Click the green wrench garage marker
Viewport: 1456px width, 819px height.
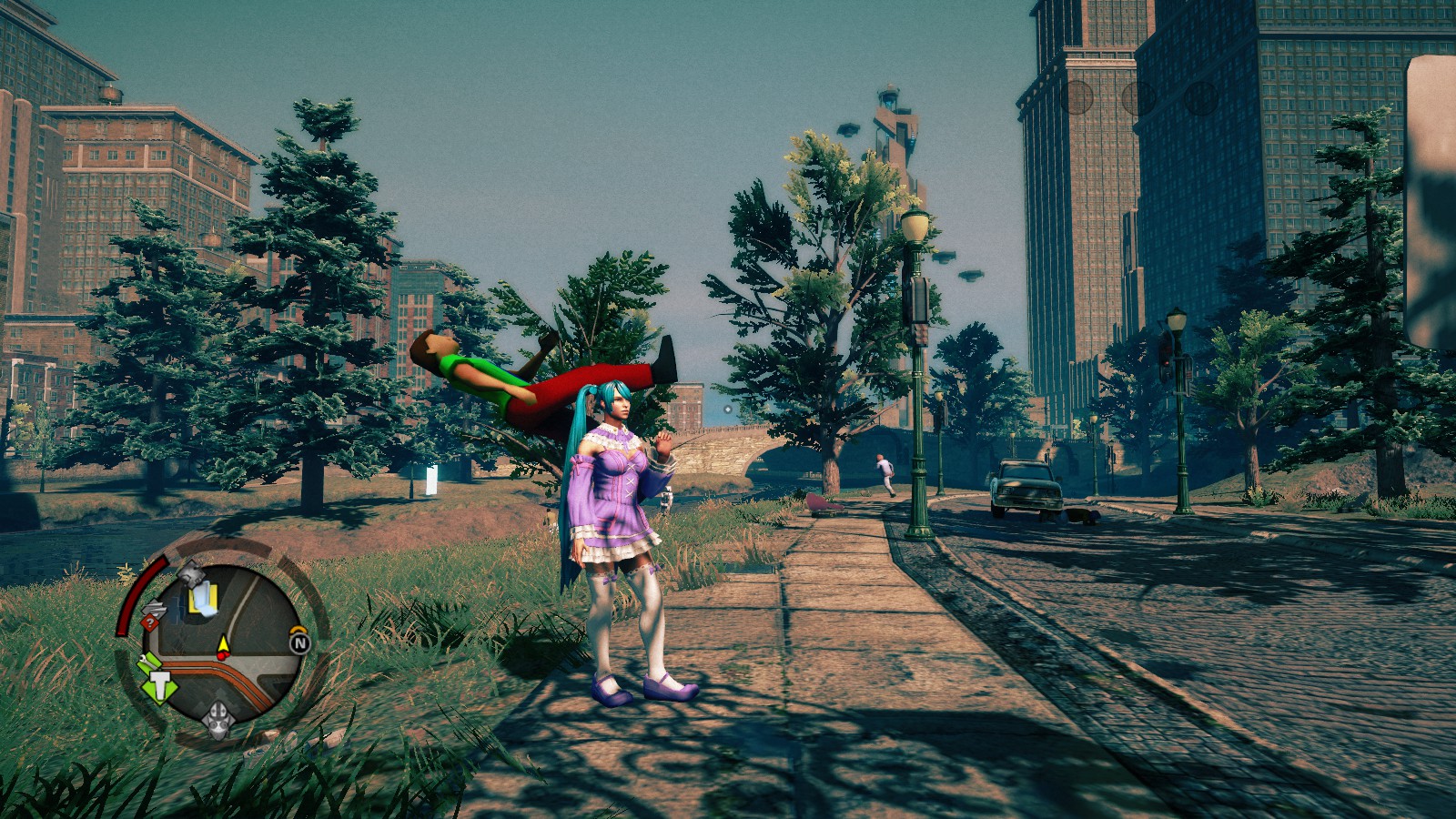tap(147, 662)
